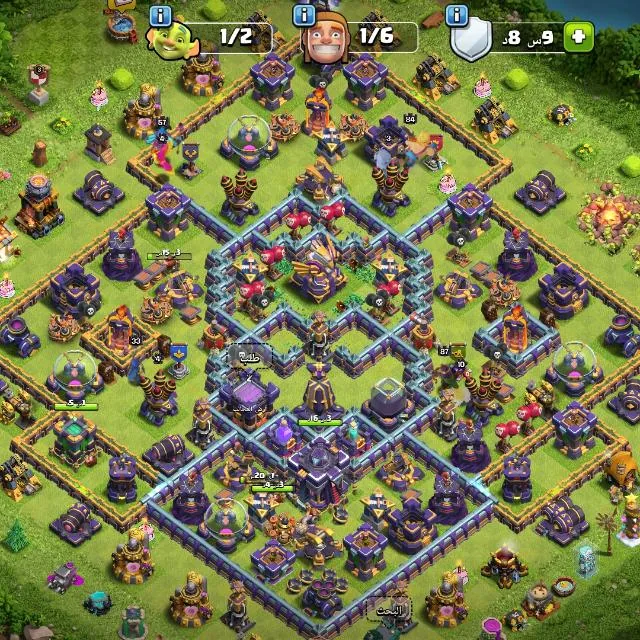Tap the green plus shield button
Screen dimensions: 640x640
click(x=578, y=38)
